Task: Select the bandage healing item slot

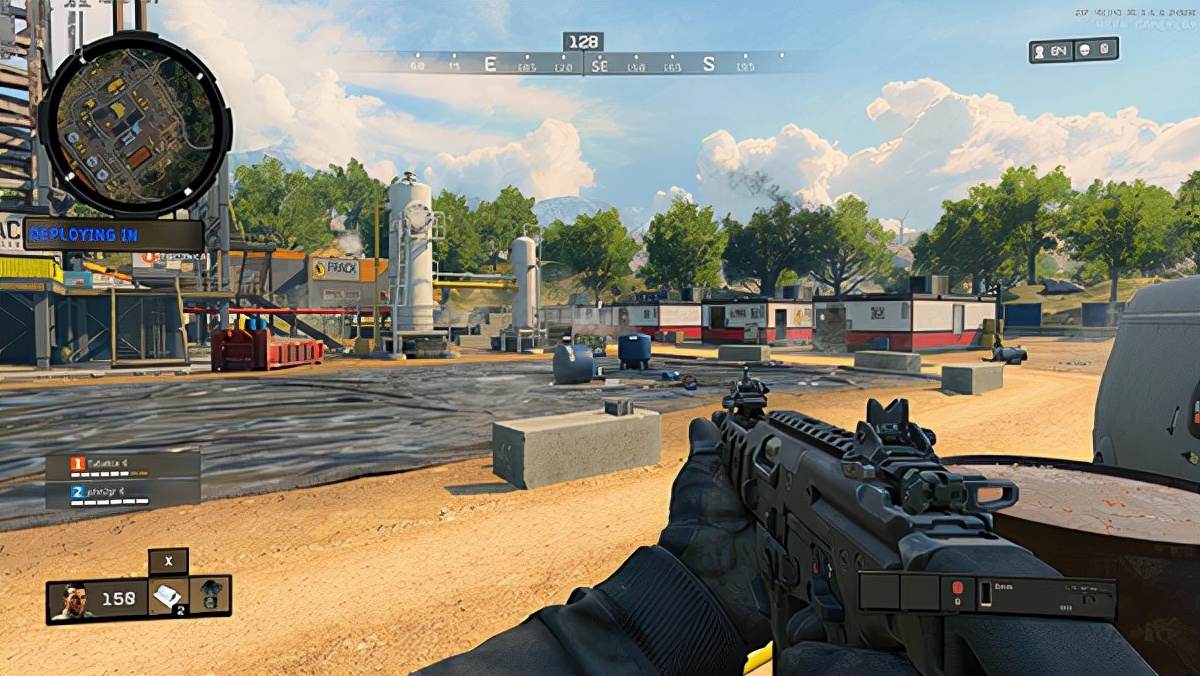Action: 167,597
